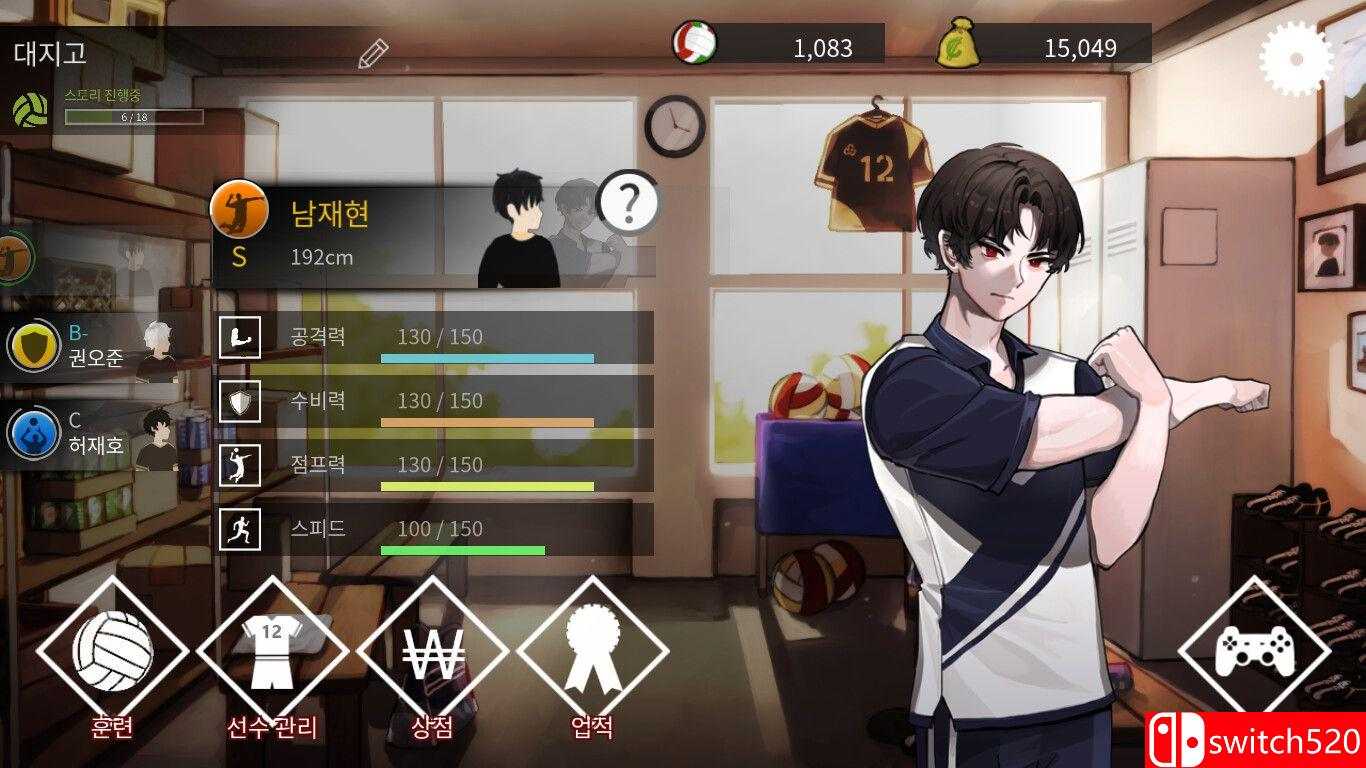Click the player silhouette portrait behind the stat card

tap(520, 220)
